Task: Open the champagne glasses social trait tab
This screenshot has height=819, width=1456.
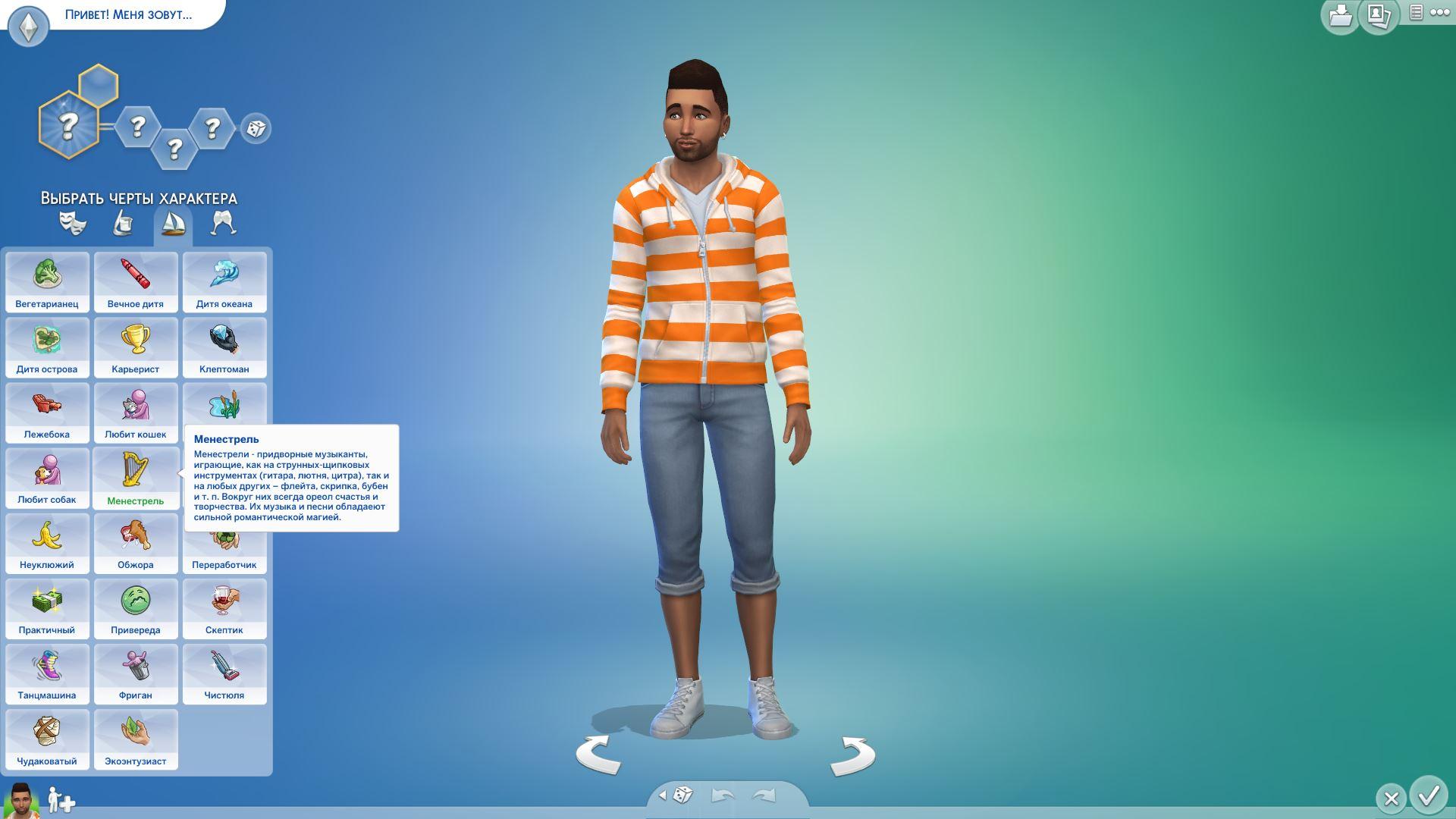Action: (x=223, y=224)
